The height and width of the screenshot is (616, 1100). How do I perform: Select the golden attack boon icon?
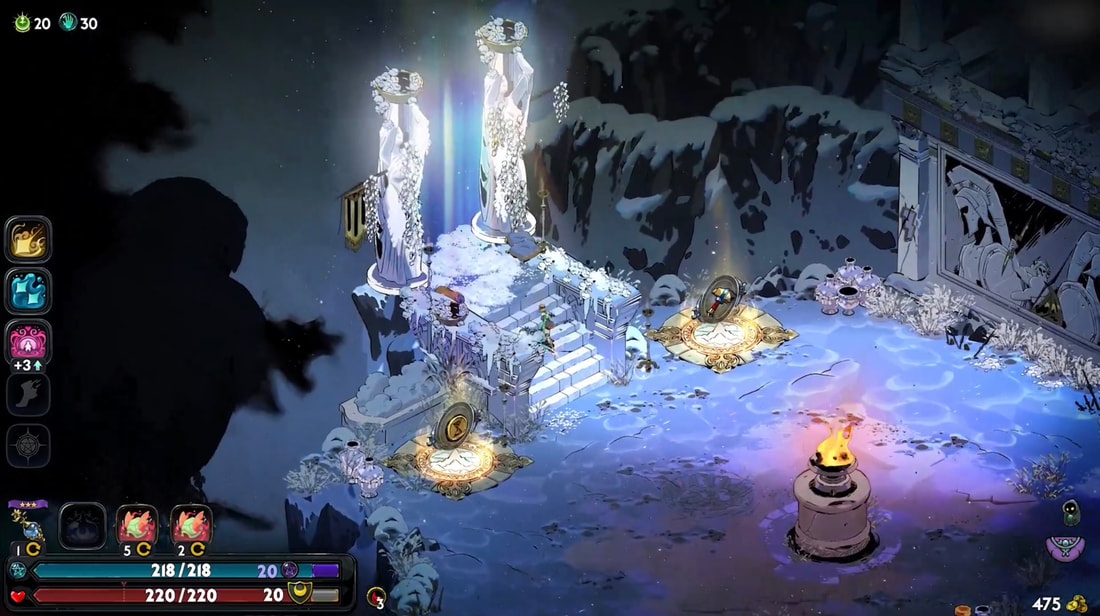(x=28, y=239)
